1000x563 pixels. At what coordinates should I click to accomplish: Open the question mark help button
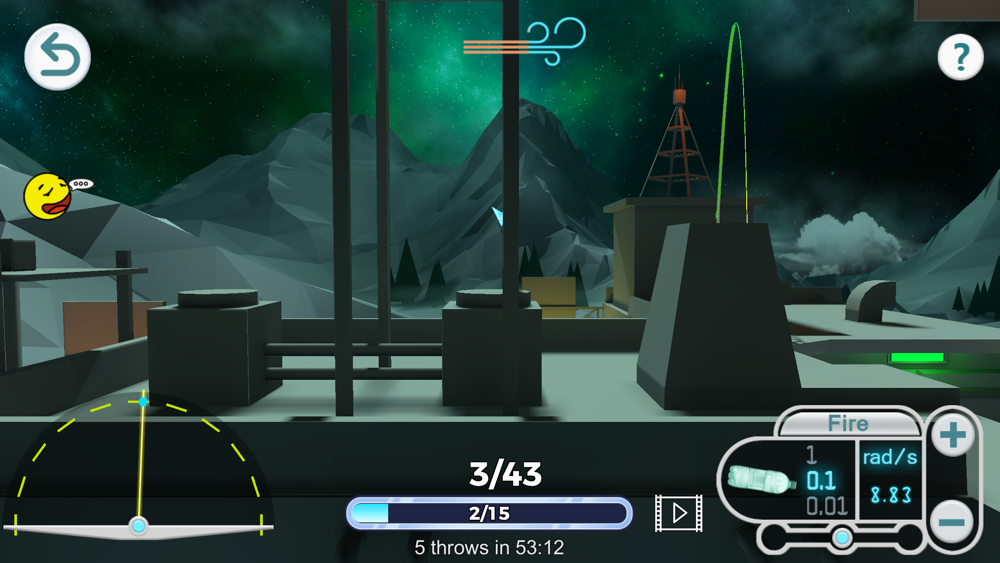[x=960, y=58]
